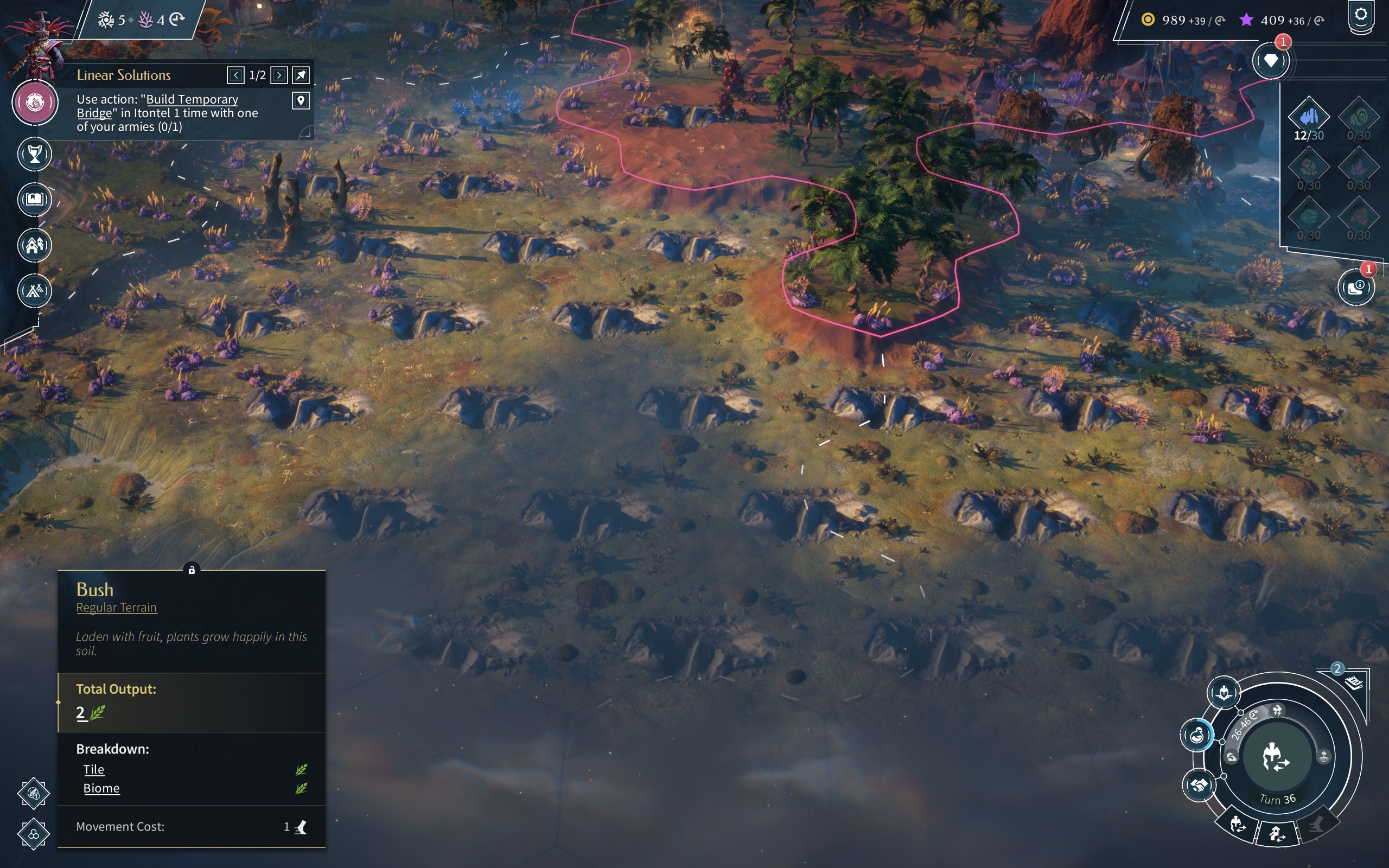Go to the next quest page arrow
The height and width of the screenshot is (868, 1389).
click(x=279, y=75)
